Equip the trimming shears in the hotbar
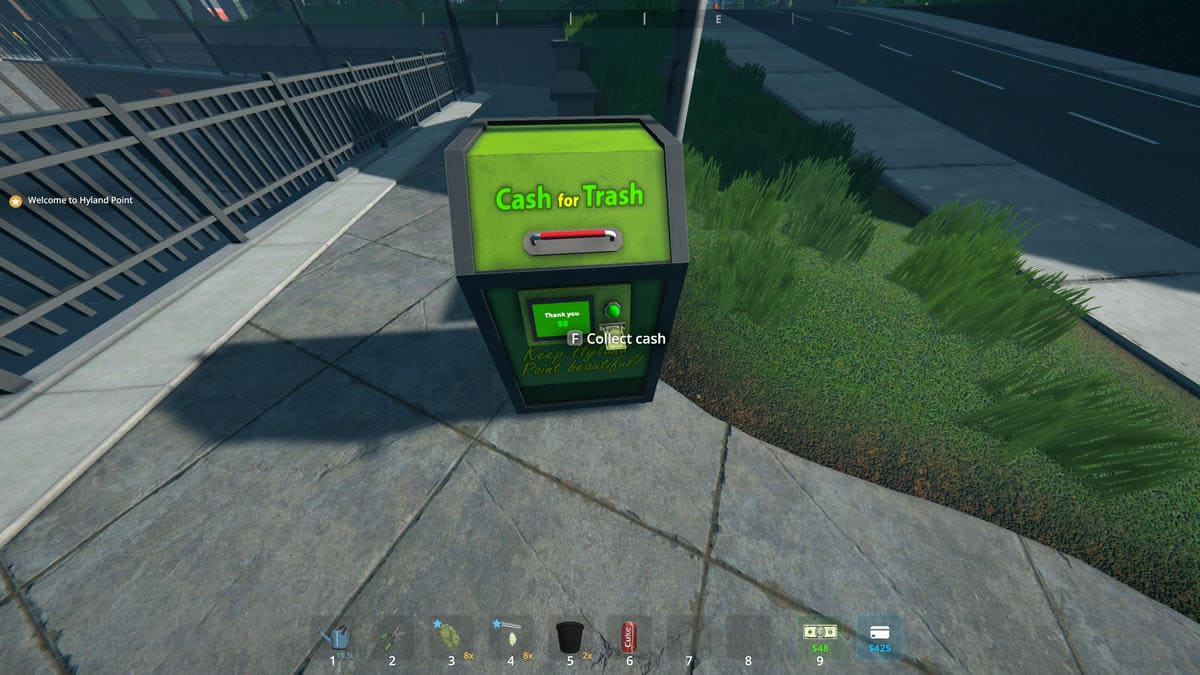The image size is (1200, 675). coord(394,636)
